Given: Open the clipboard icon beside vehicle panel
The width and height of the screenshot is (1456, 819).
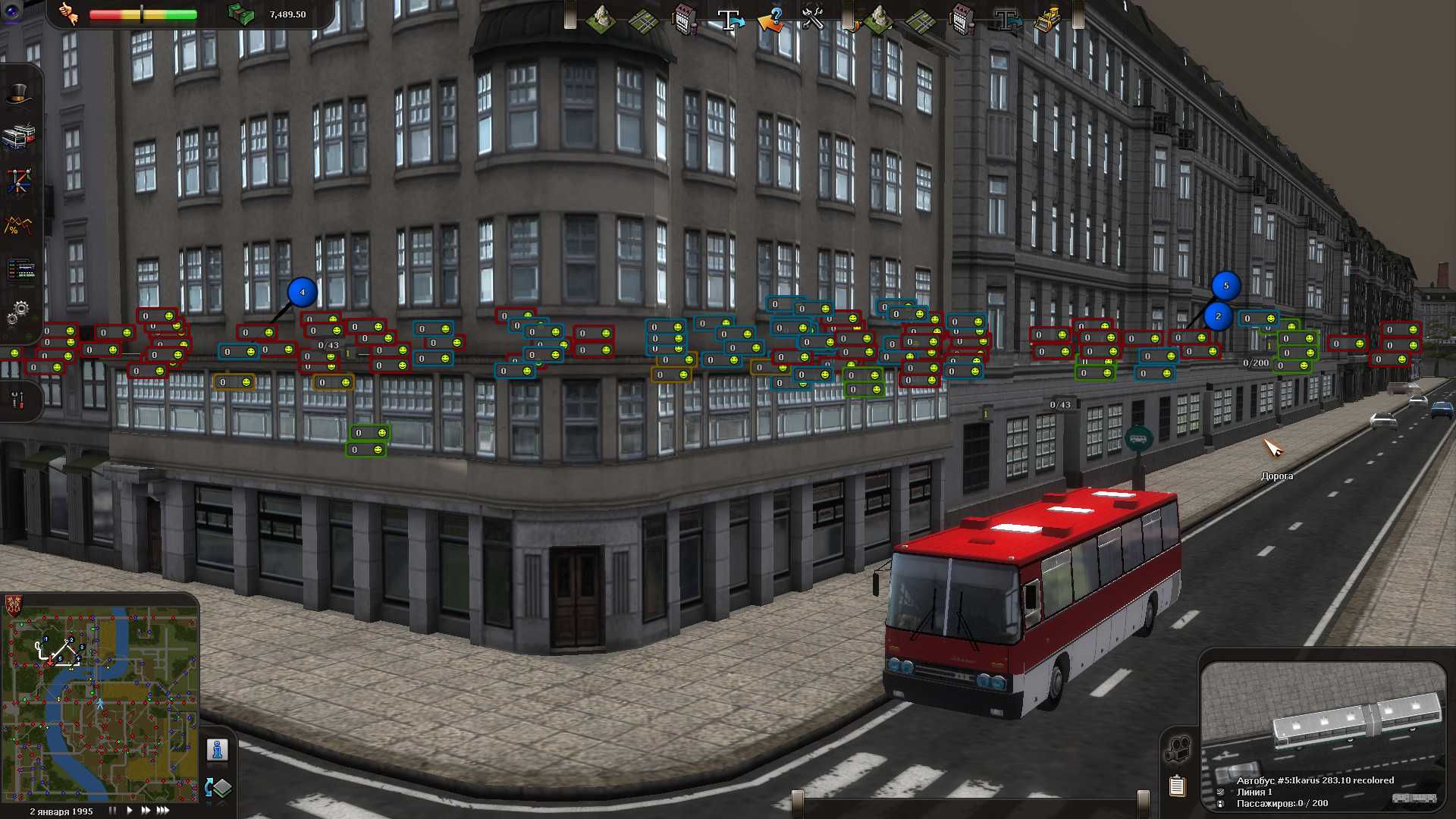Looking at the screenshot, I should [x=1177, y=786].
